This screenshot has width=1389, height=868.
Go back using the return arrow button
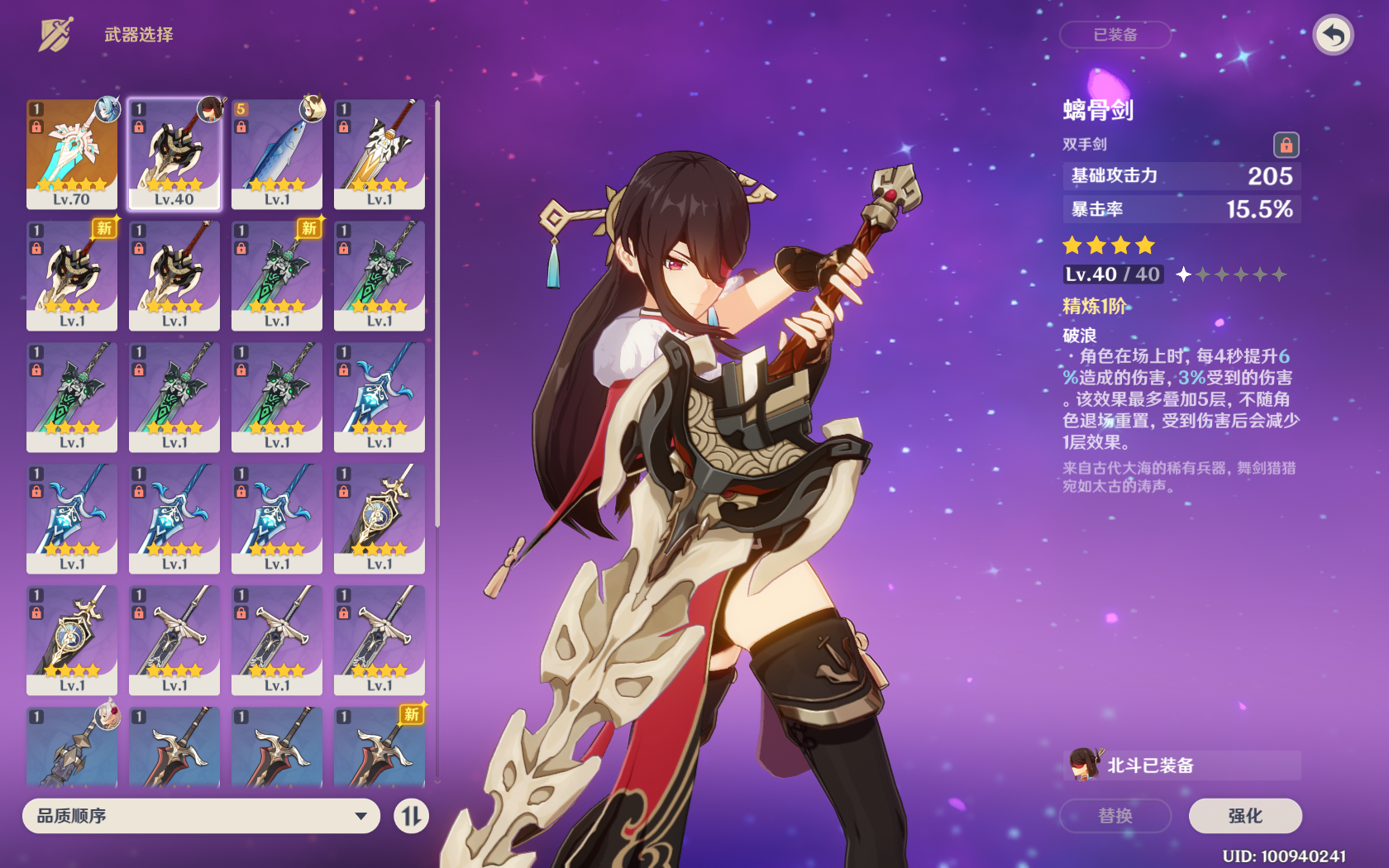(1333, 36)
